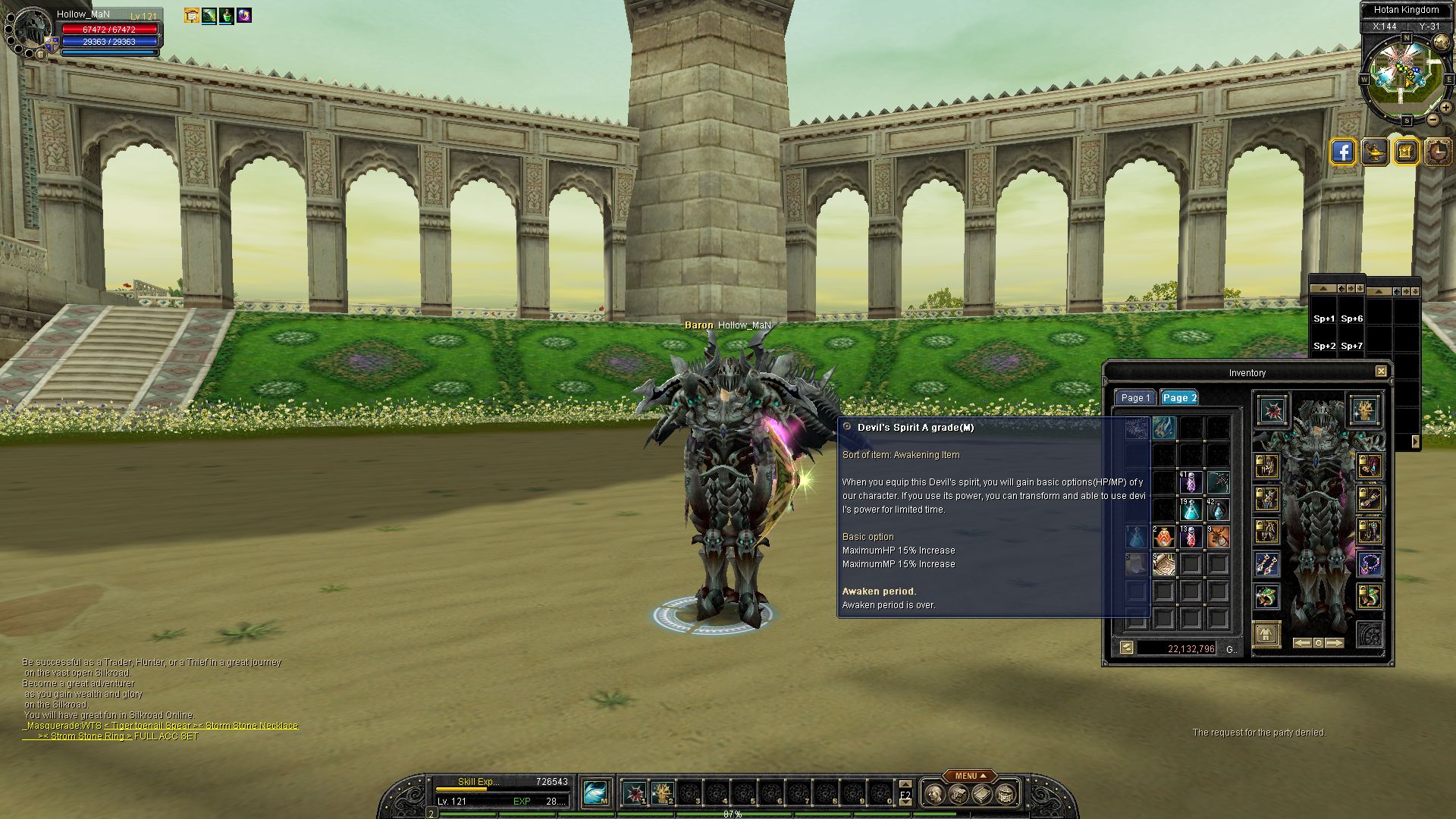Use the red spiked skill in hotbar slot 1

click(x=635, y=793)
